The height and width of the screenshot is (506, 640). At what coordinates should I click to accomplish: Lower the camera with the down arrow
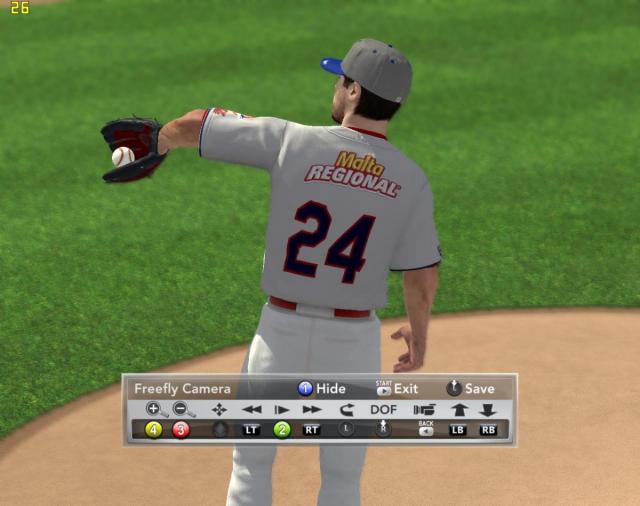[x=488, y=409]
